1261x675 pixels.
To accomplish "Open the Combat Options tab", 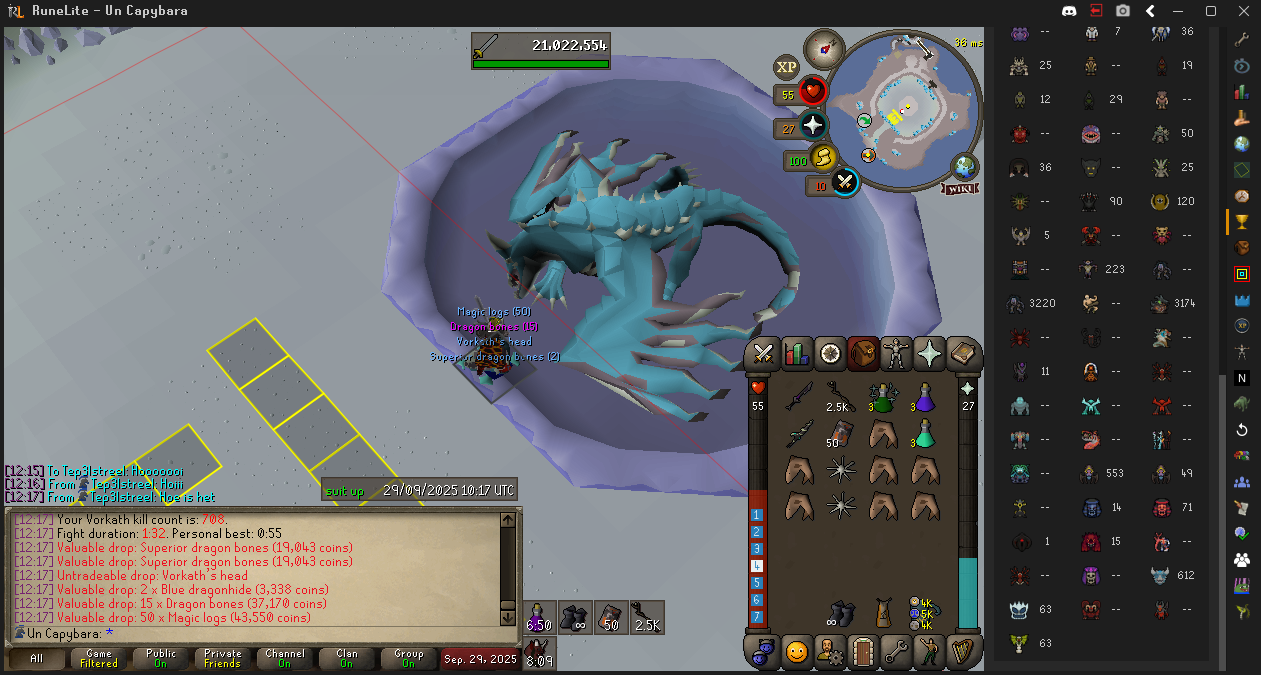I will point(765,354).
